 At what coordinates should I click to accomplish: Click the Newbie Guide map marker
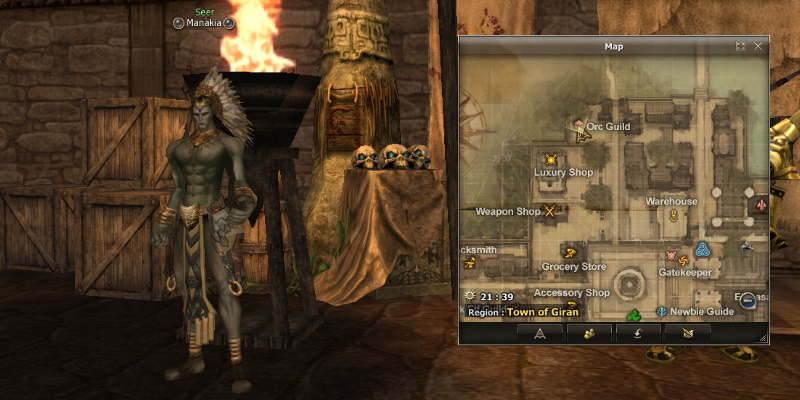pos(662,312)
